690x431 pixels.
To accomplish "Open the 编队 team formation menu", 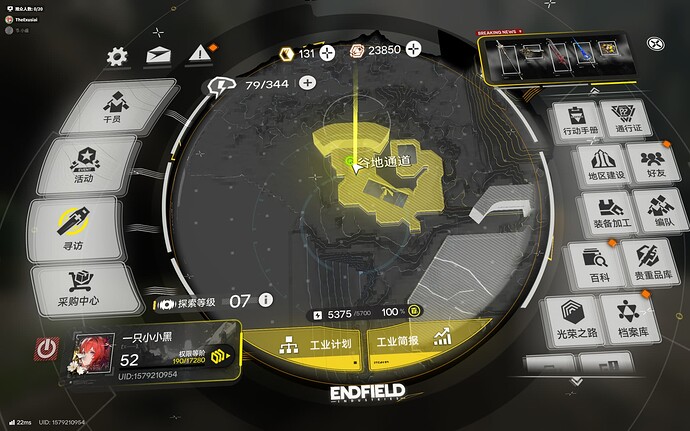I will click(x=661, y=212).
